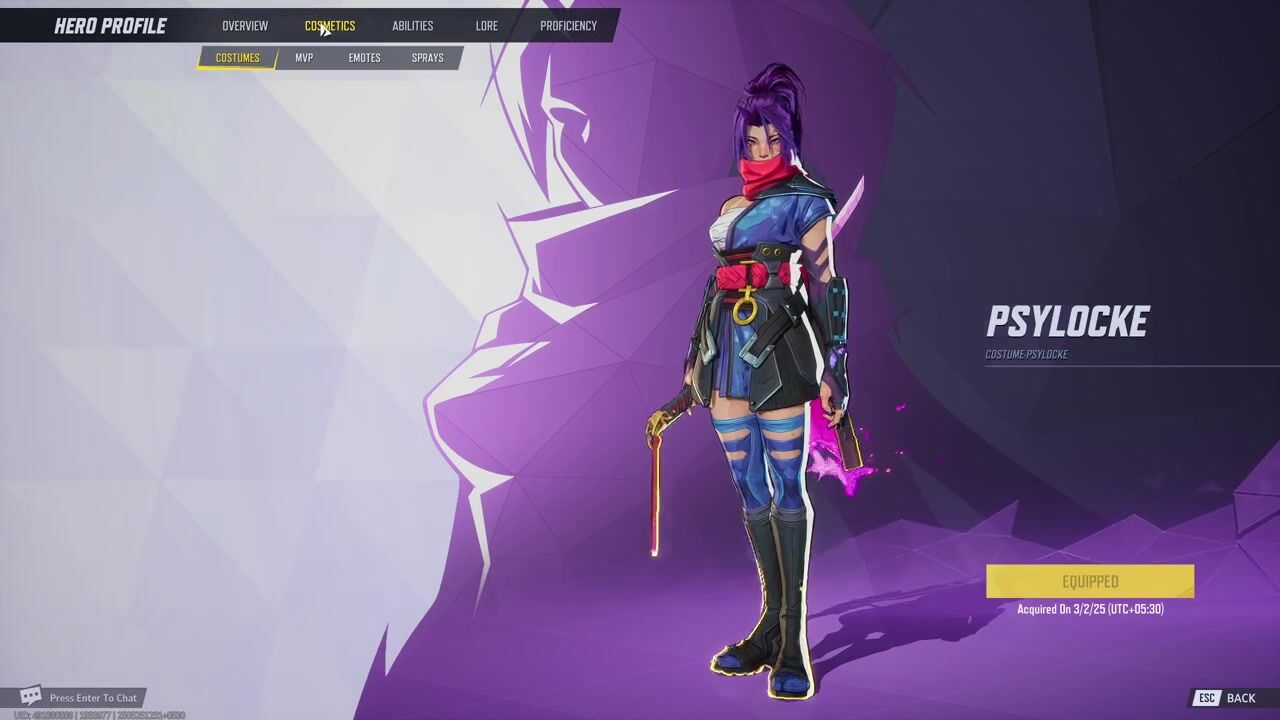Viewport: 1280px width, 720px height.
Task: Select the Costumes sub-tab
Action: pyautogui.click(x=238, y=58)
